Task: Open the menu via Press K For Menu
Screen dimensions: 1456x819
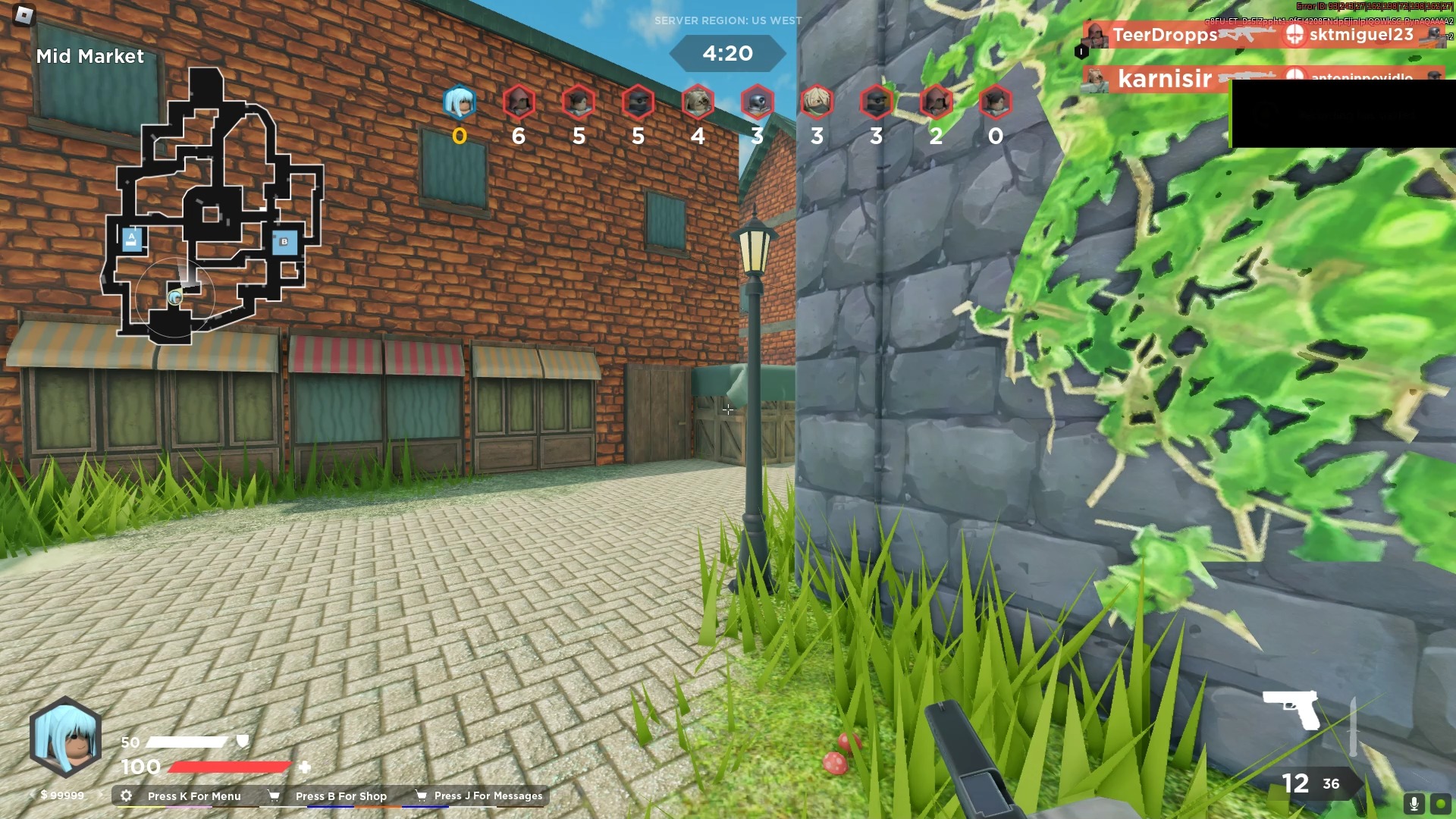Action: [x=193, y=795]
